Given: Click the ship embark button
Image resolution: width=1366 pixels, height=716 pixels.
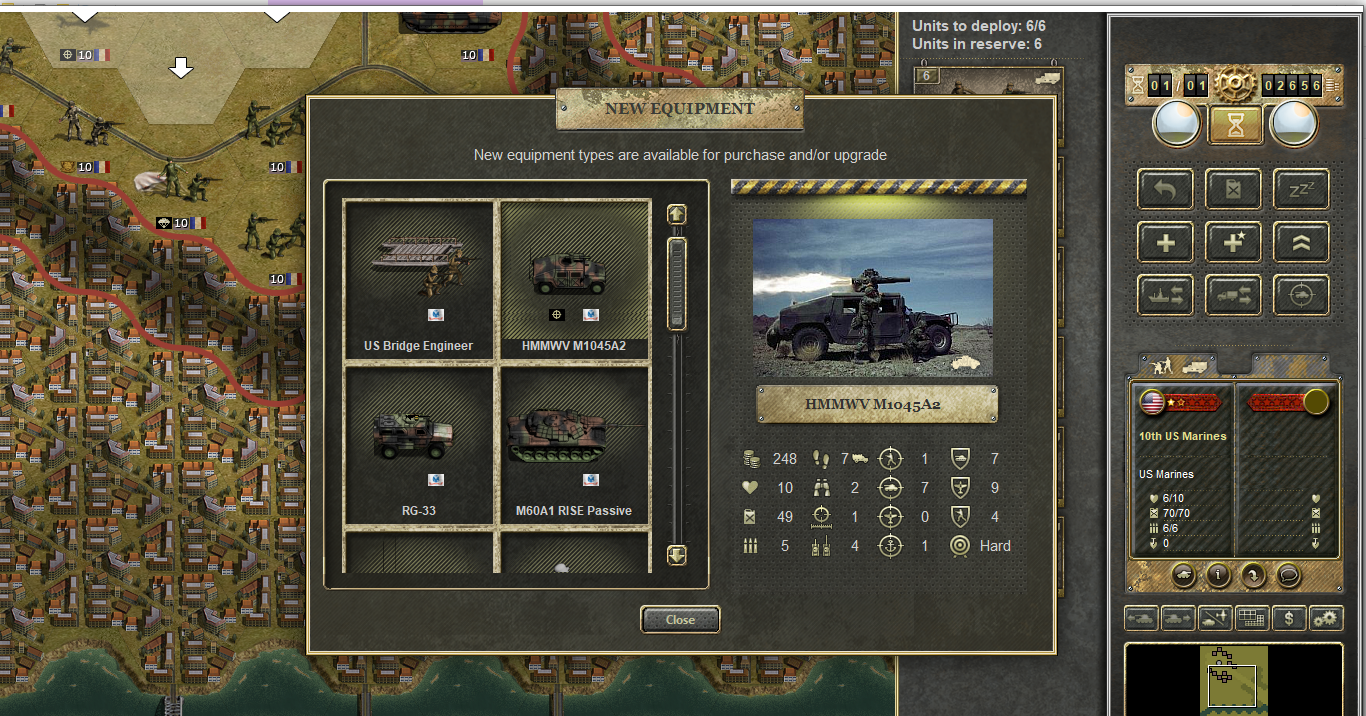Looking at the screenshot, I should point(1165,295).
